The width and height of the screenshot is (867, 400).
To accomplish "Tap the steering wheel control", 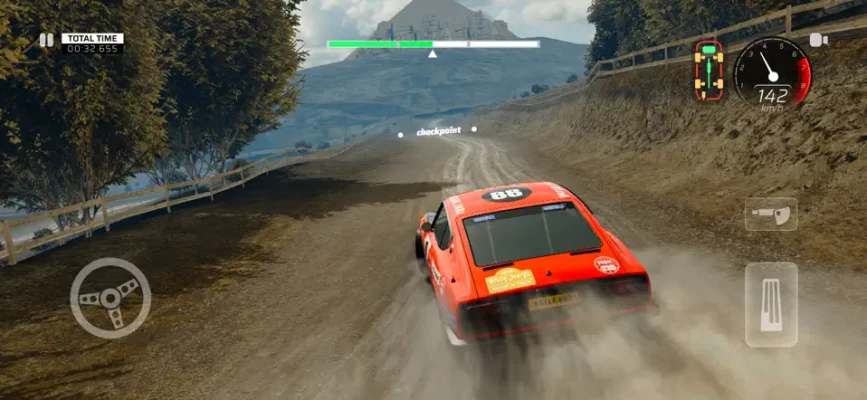I will (110, 297).
